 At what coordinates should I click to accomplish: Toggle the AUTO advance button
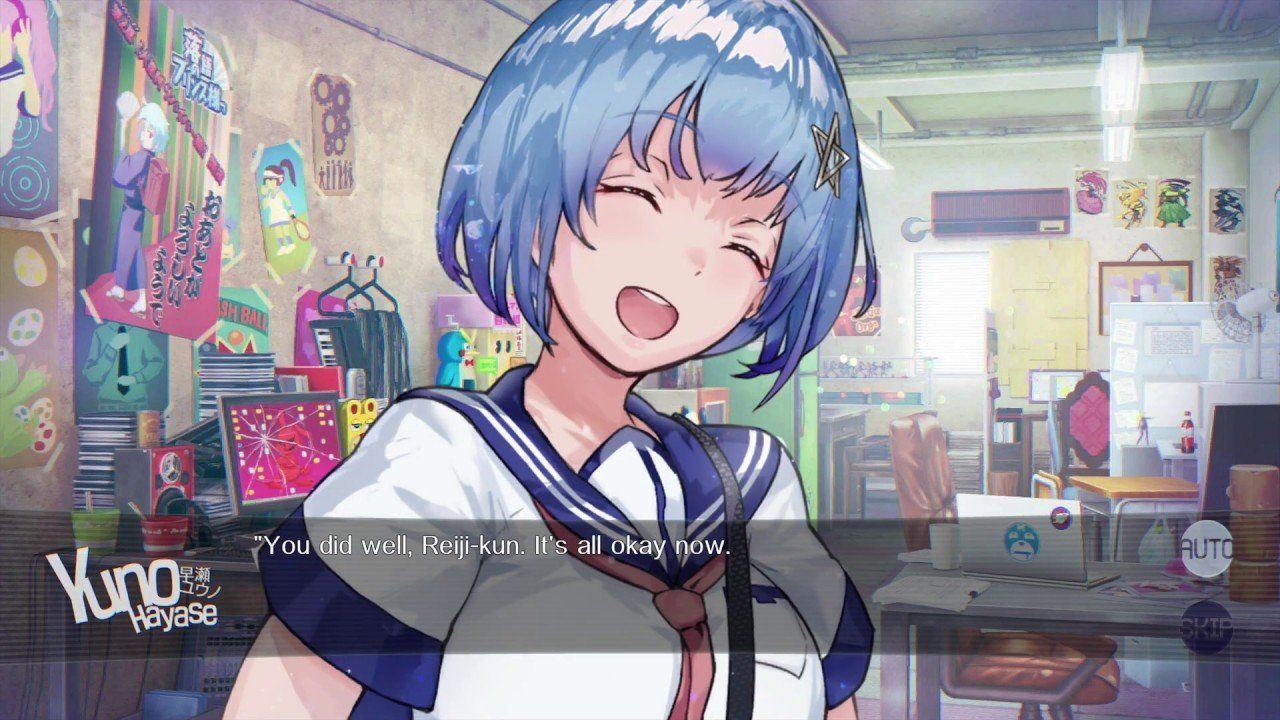click(1207, 548)
